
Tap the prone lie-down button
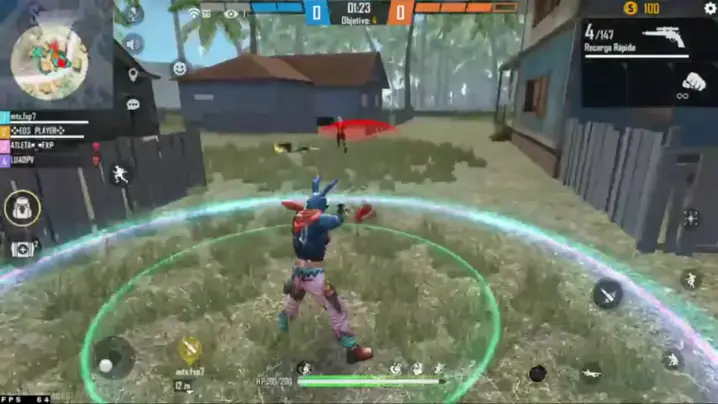coord(591,372)
